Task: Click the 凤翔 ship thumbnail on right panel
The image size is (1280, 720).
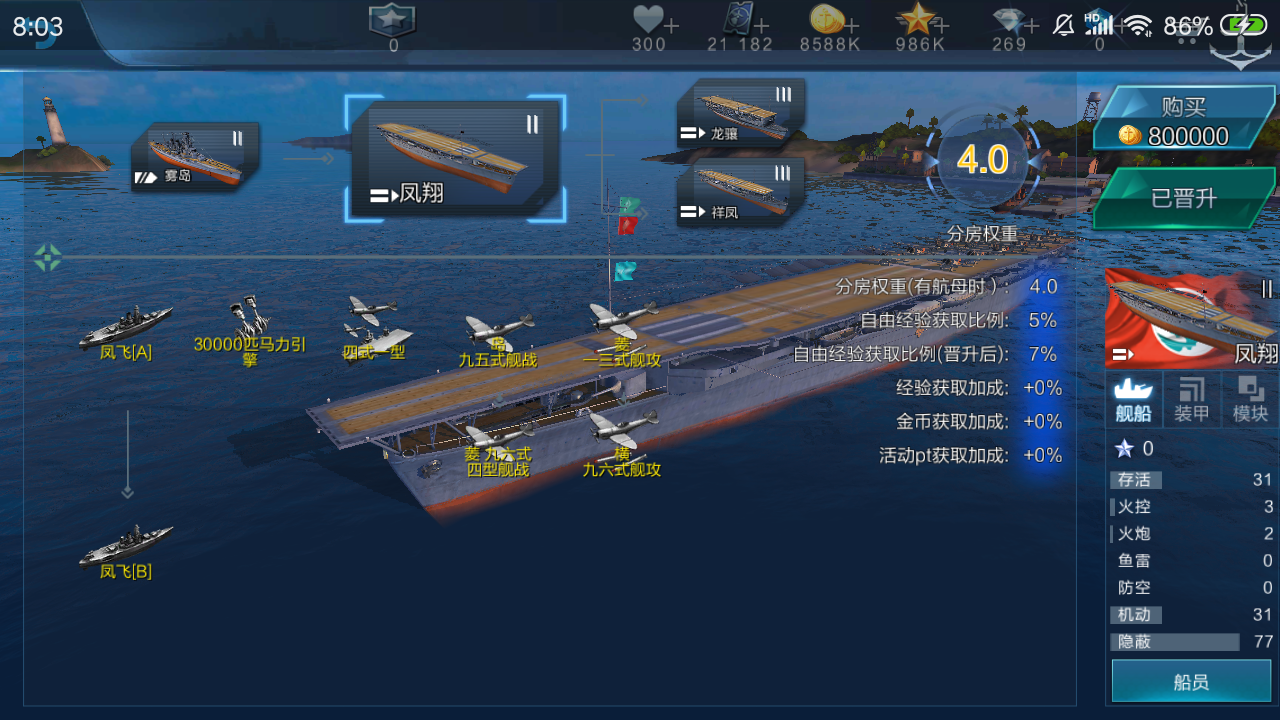Action: [1190, 318]
